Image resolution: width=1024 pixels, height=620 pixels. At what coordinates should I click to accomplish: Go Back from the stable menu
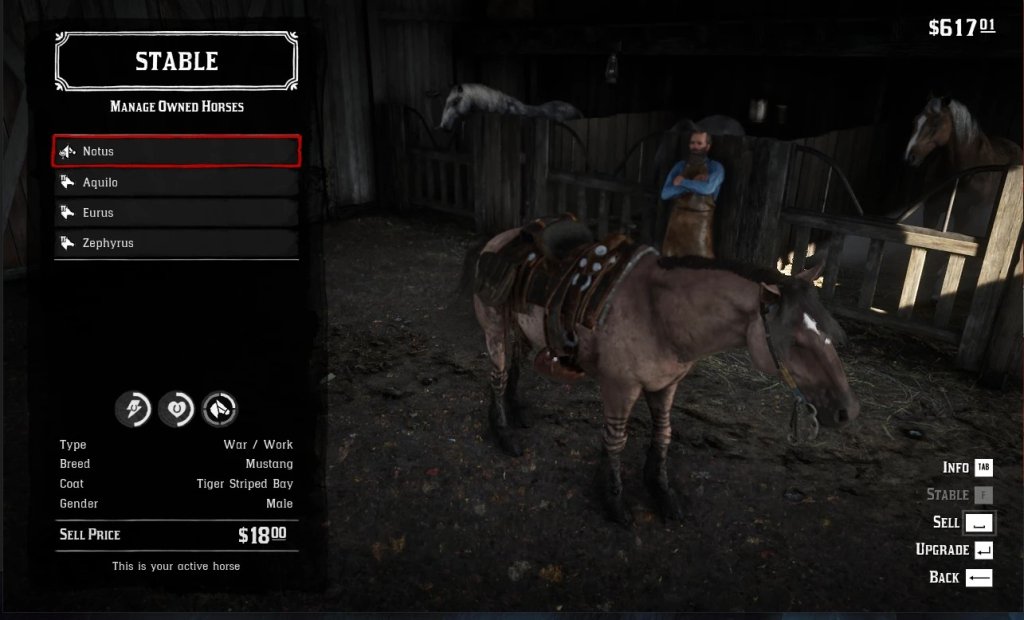point(960,577)
